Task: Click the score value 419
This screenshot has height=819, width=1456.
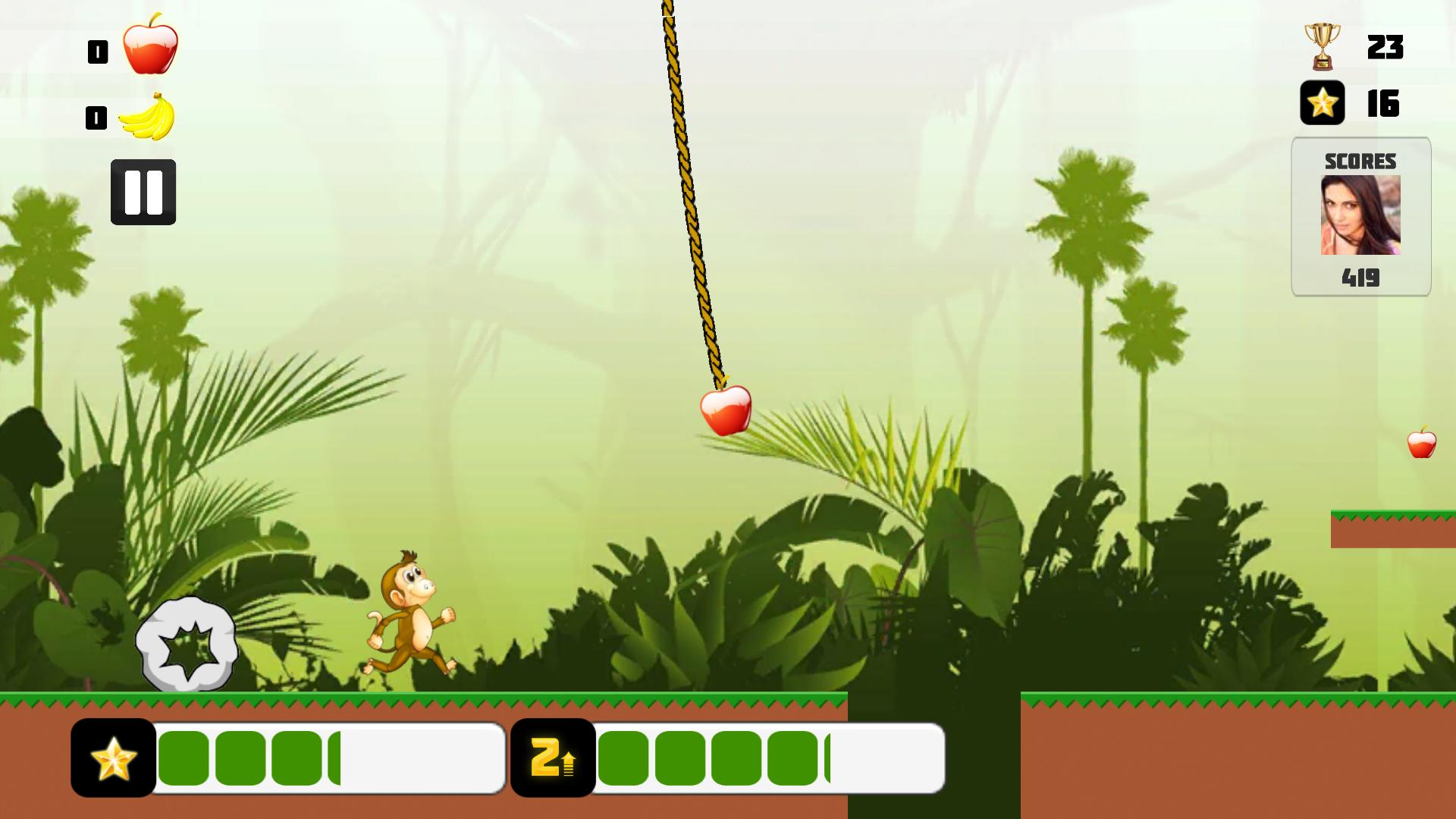Action: pos(1362,278)
